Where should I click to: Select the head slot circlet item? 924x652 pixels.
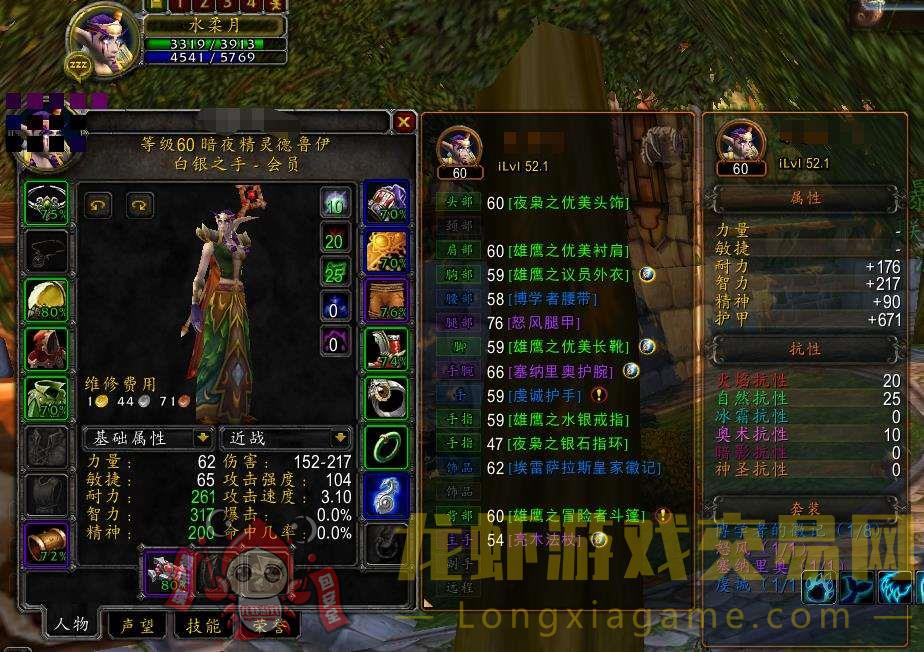[46, 202]
